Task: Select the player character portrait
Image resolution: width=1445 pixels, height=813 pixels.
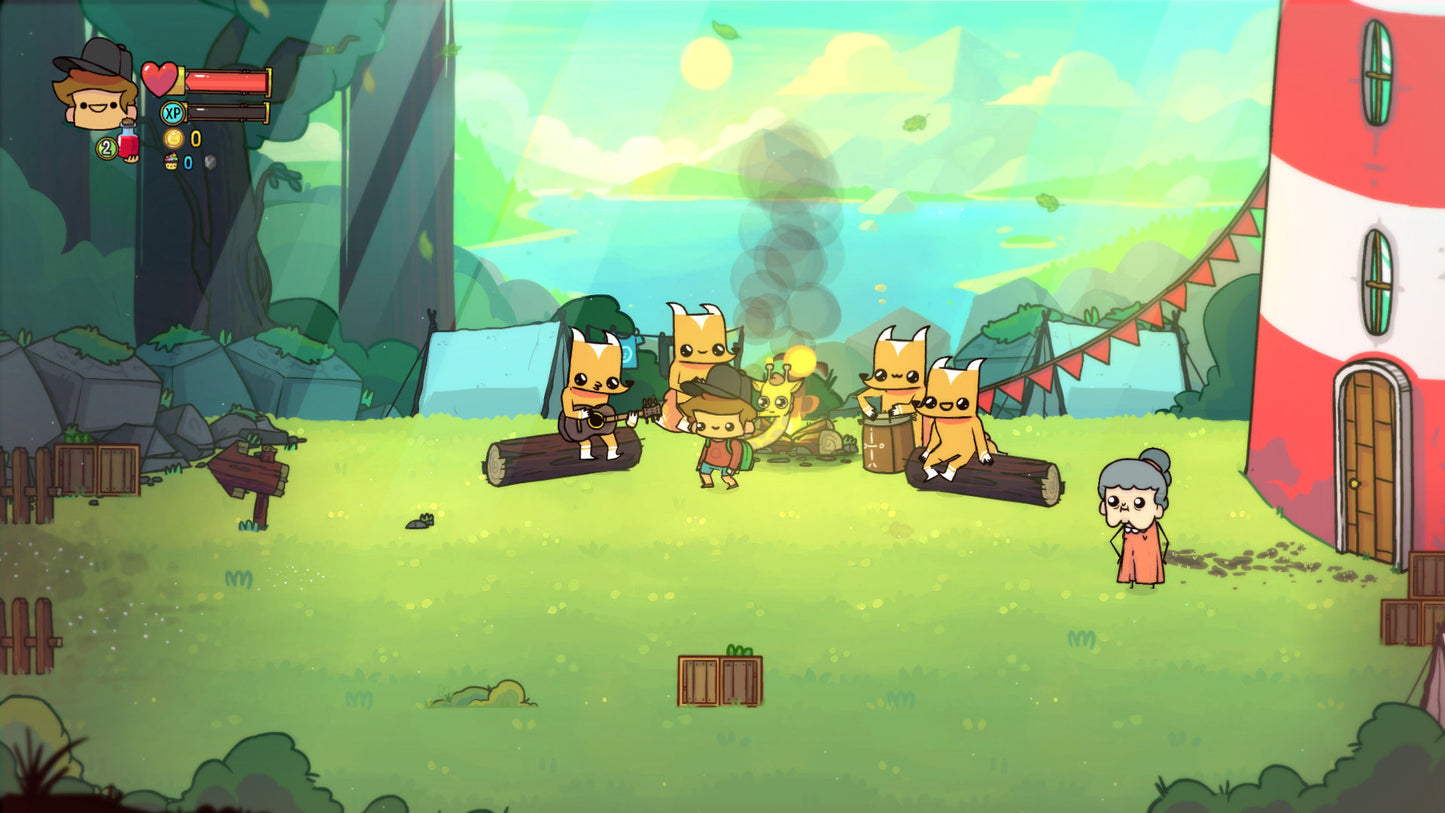Action: [92, 100]
